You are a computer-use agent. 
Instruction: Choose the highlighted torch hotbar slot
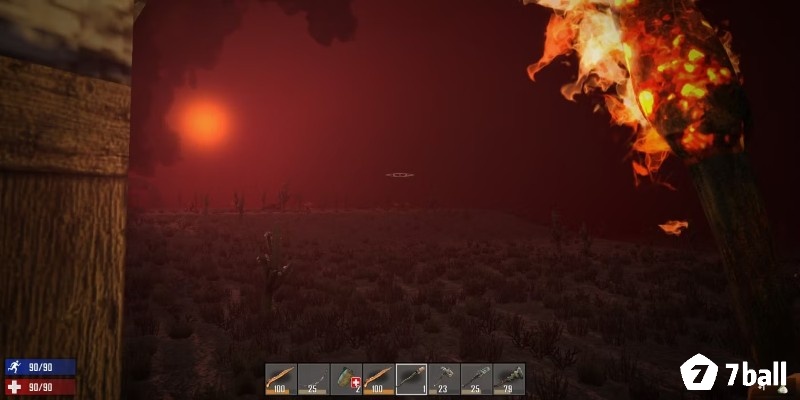pyautogui.click(x=411, y=379)
